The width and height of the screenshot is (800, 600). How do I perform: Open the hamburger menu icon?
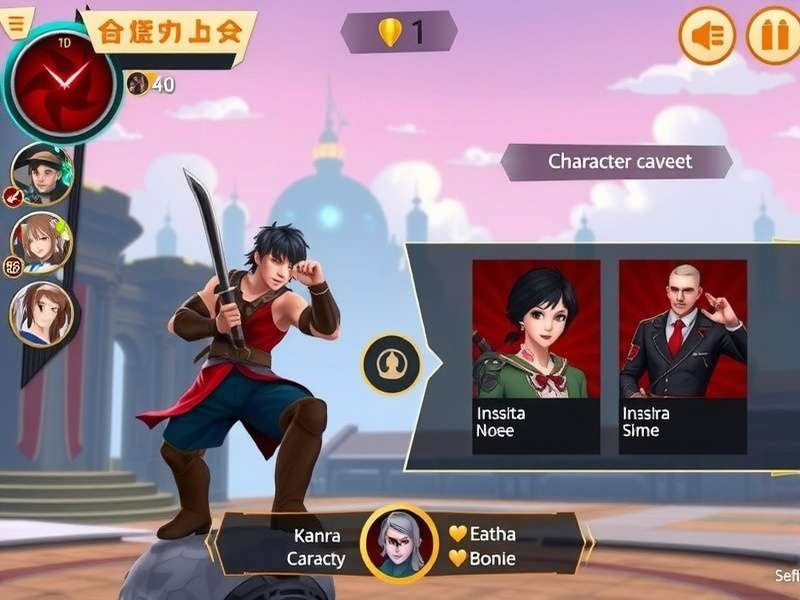(15, 24)
